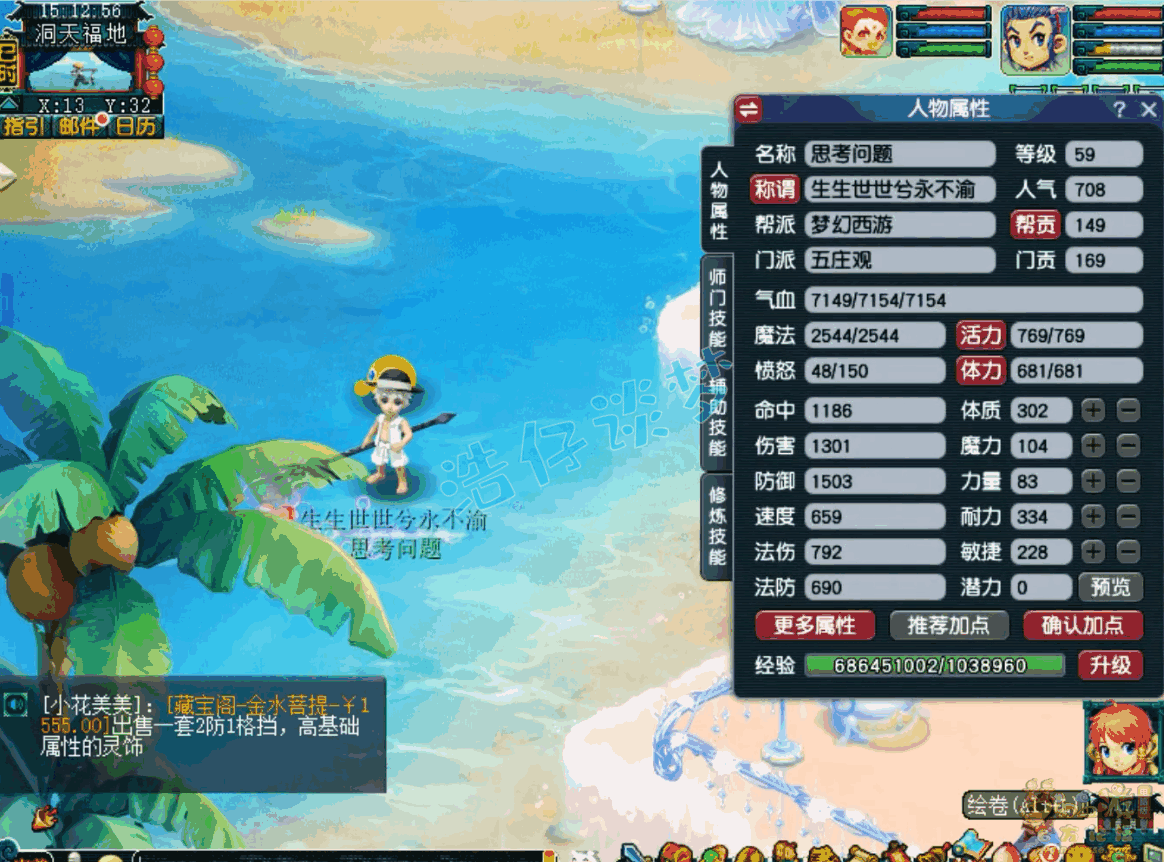Click the 称谓 title button

[x=775, y=189]
